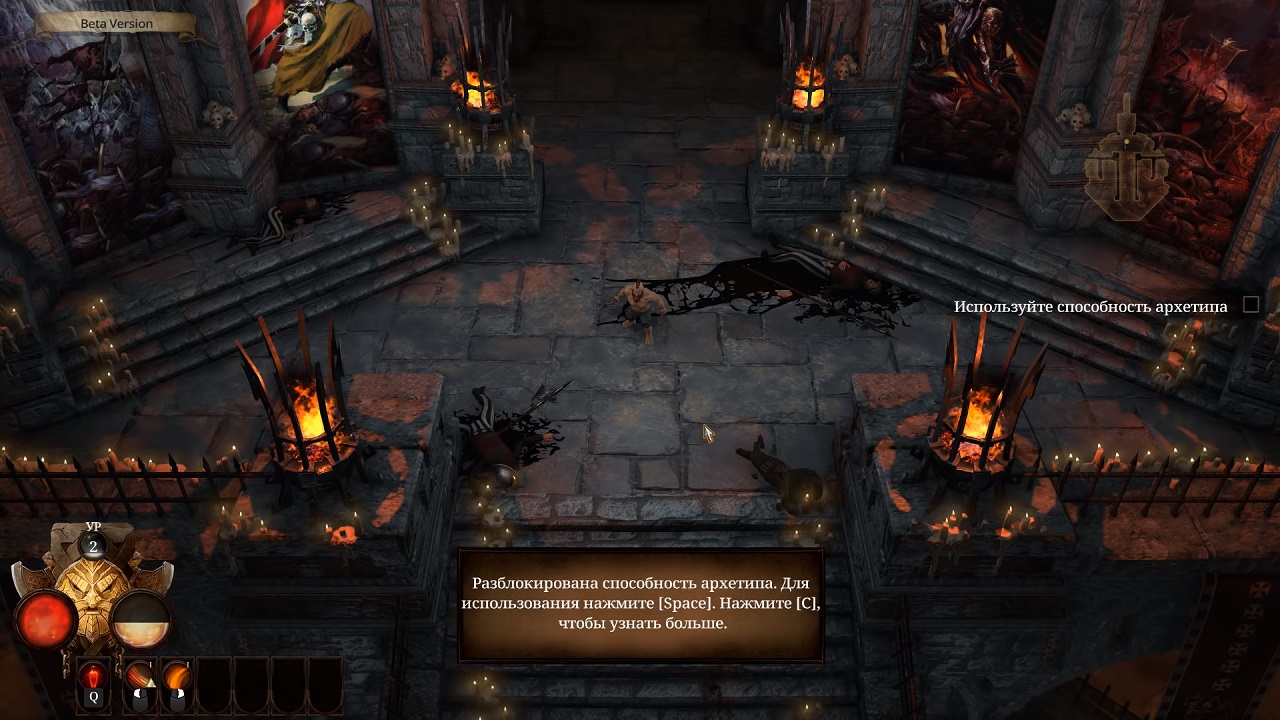Select the red potion slot marked Q

(94, 683)
